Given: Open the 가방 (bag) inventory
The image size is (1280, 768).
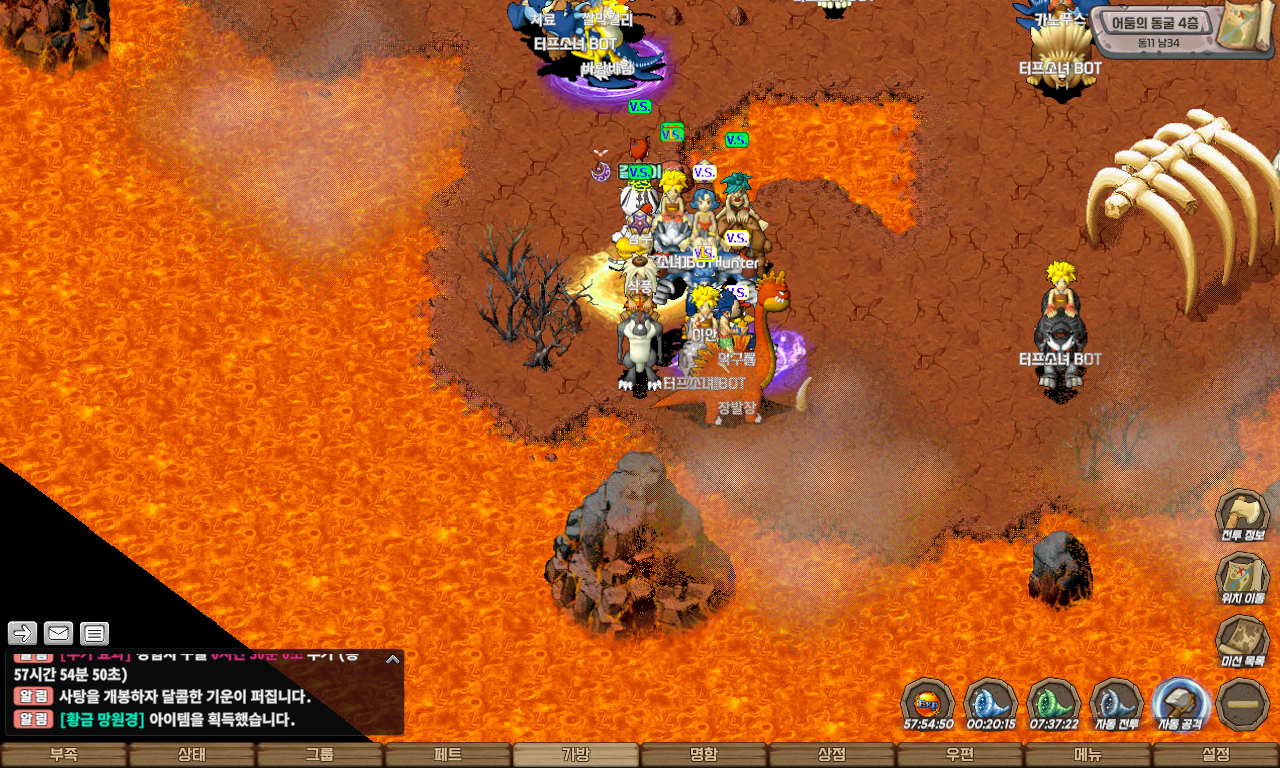Looking at the screenshot, I should tap(576, 755).
